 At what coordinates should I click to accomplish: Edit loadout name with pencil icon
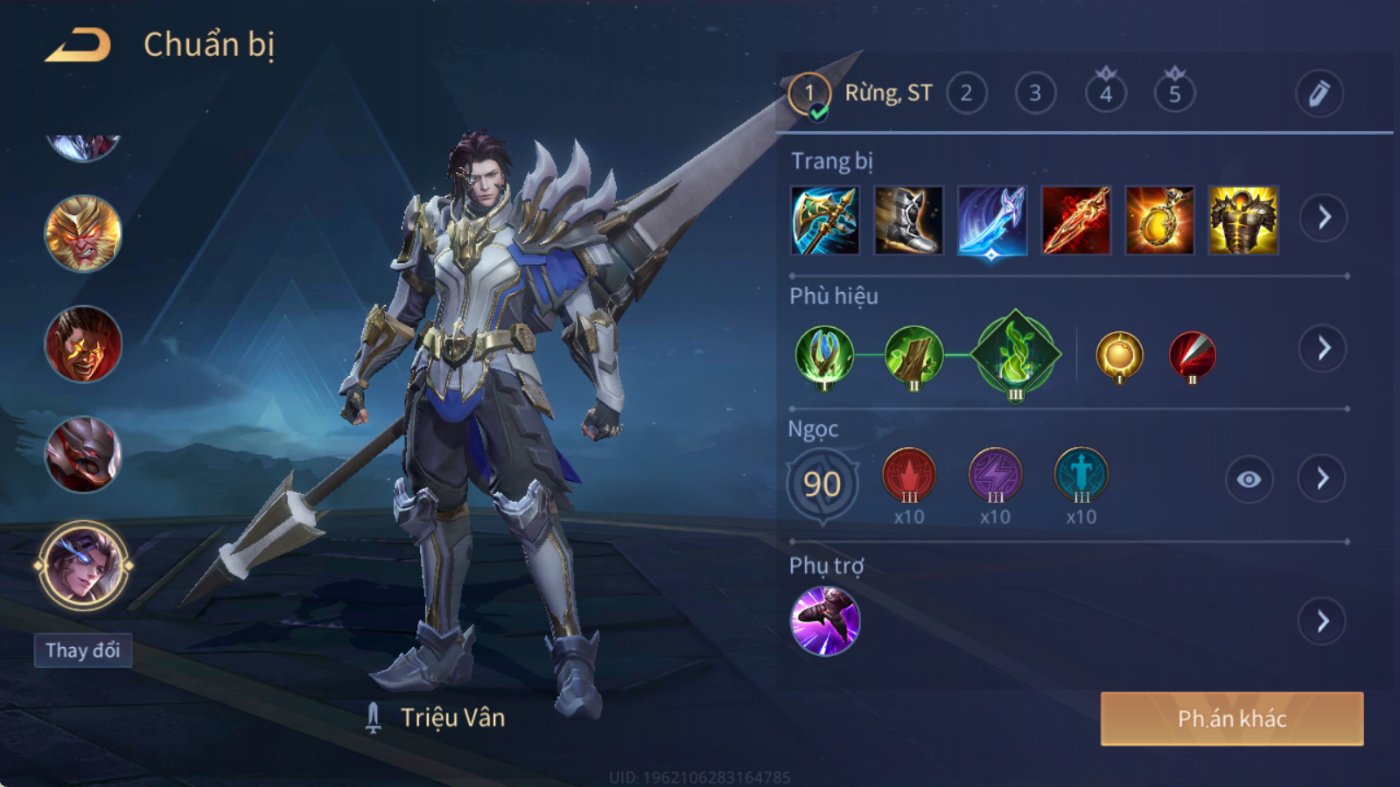[1319, 94]
